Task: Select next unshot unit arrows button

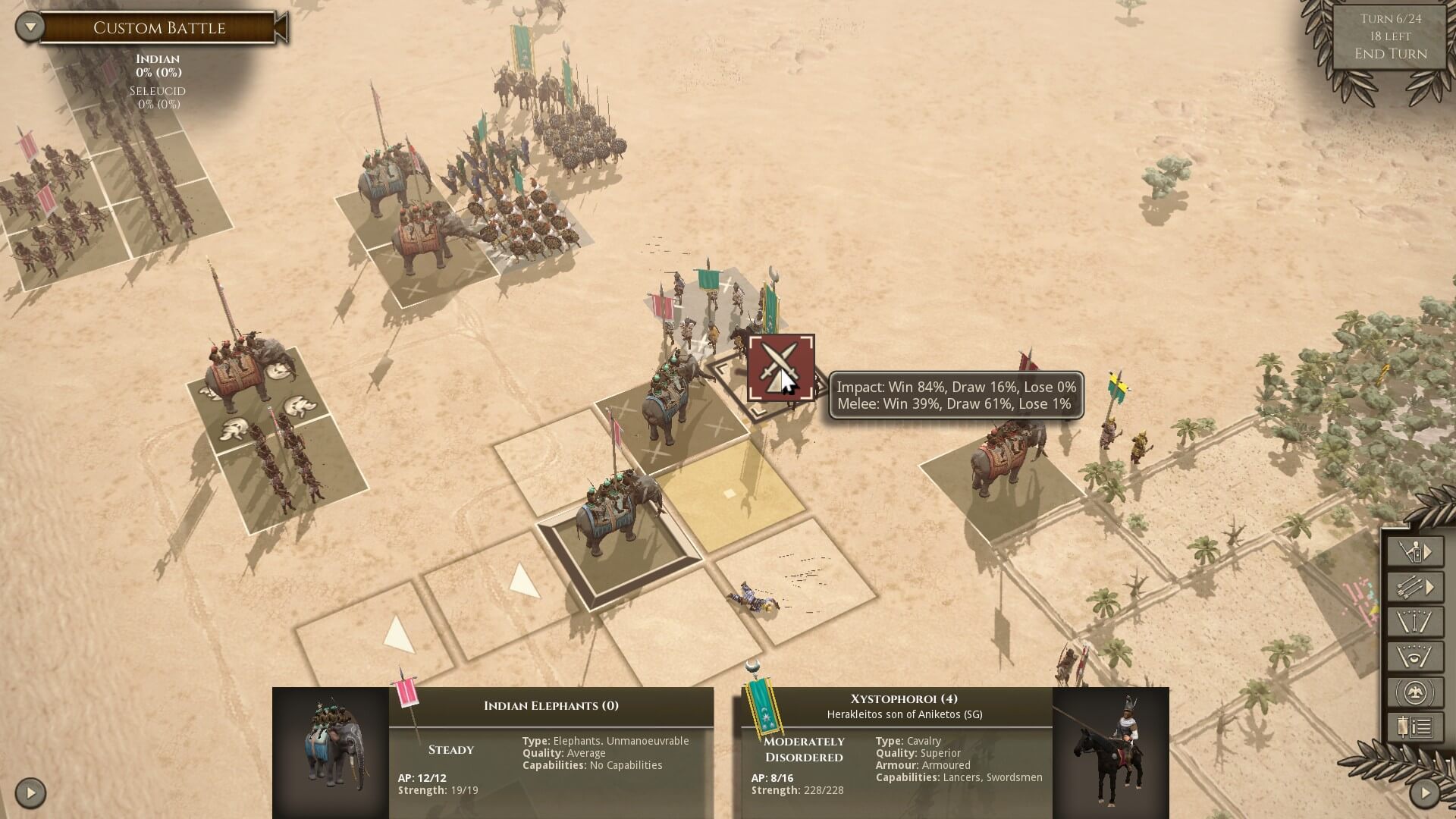Action: [x=1415, y=586]
